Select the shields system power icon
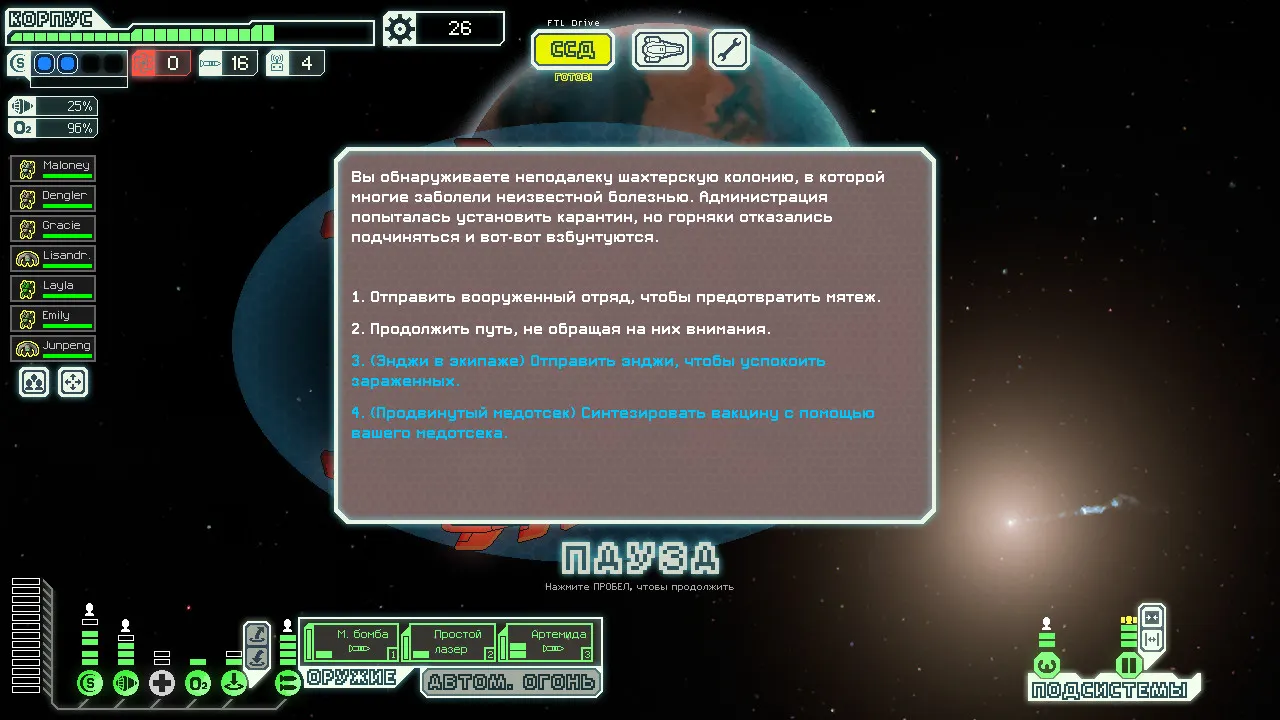1280x720 pixels. (90, 682)
